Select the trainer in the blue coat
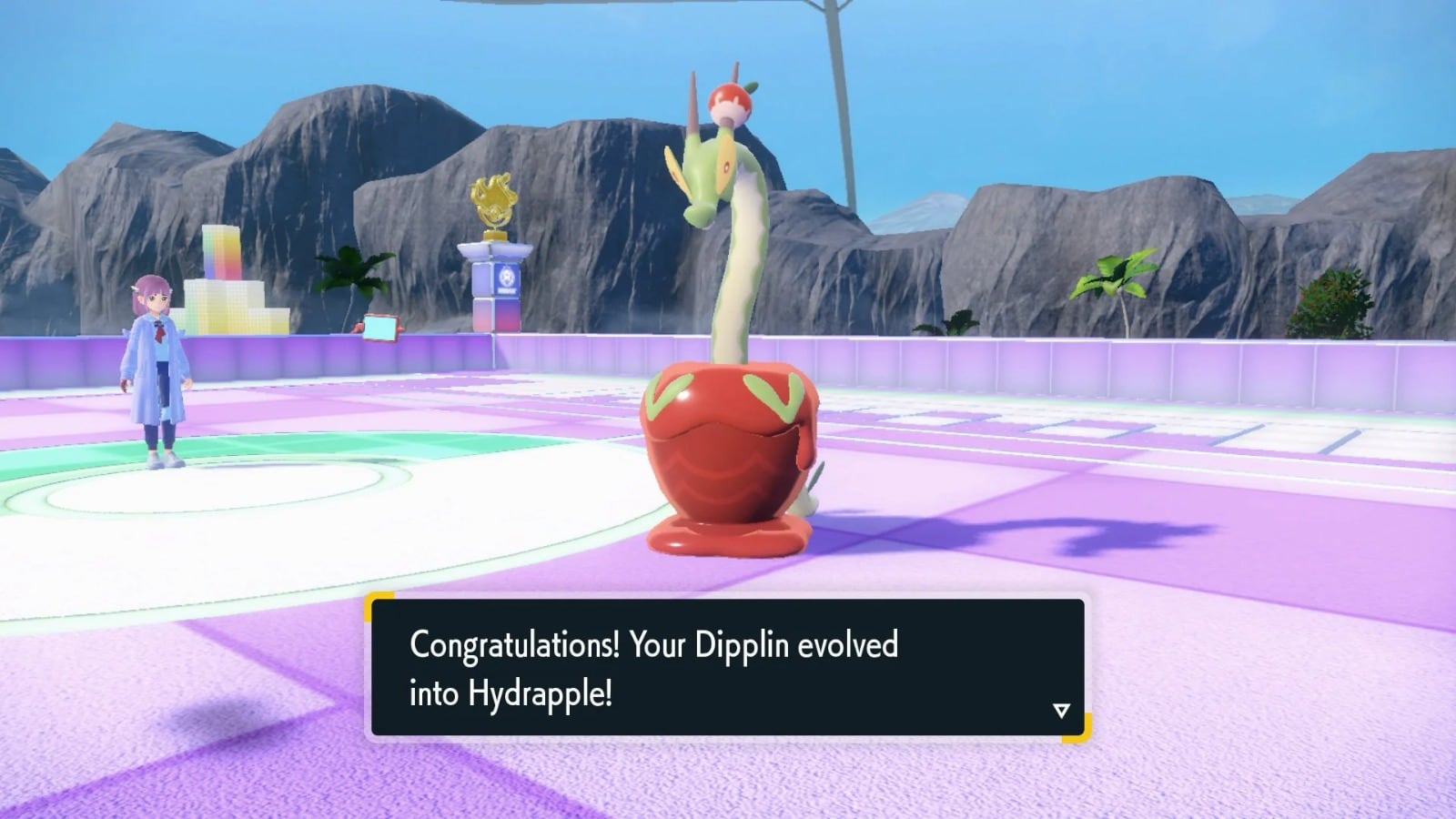The width and height of the screenshot is (1456, 819). (x=157, y=364)
